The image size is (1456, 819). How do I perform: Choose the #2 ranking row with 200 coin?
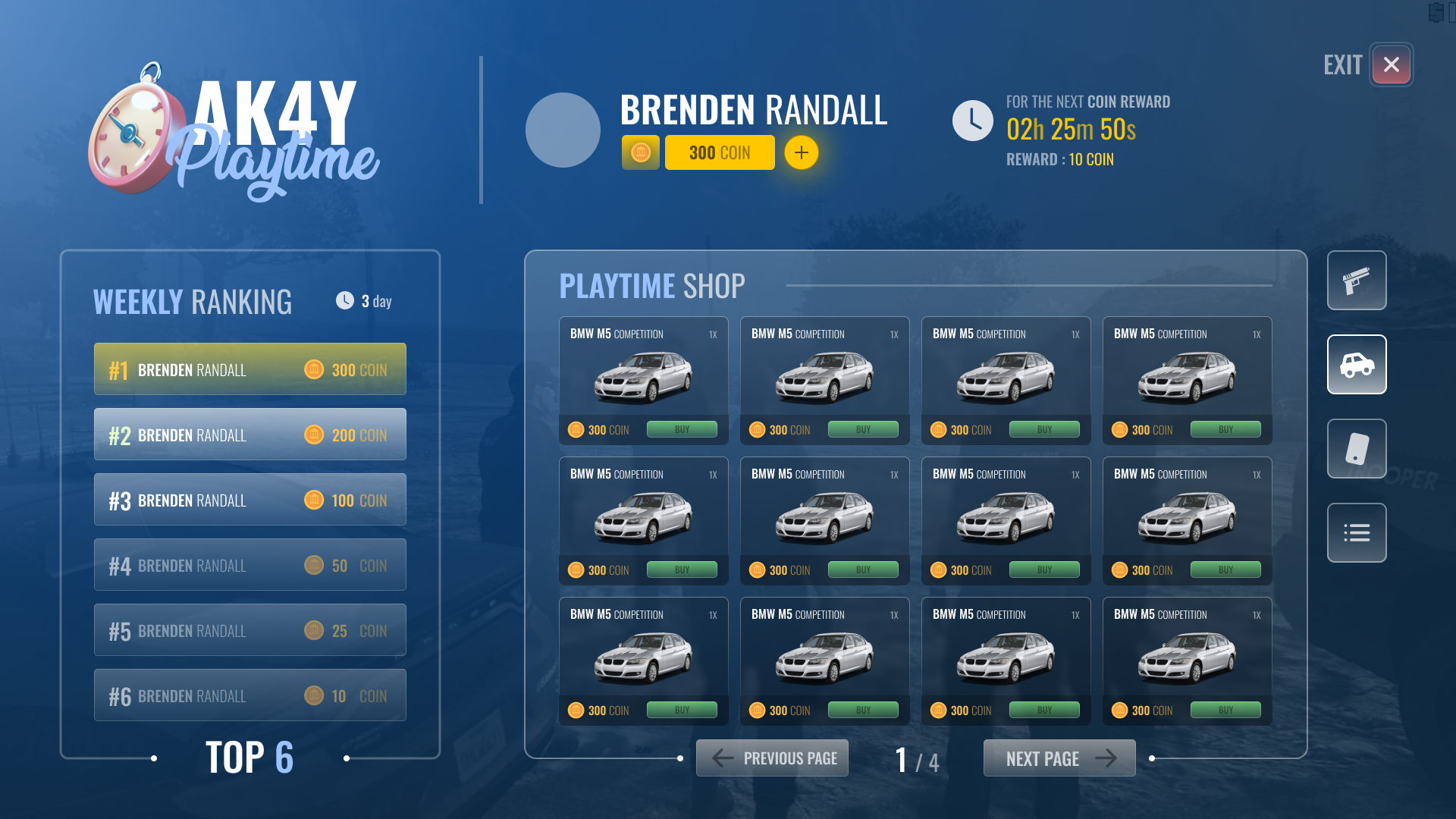tap(249, 435)
